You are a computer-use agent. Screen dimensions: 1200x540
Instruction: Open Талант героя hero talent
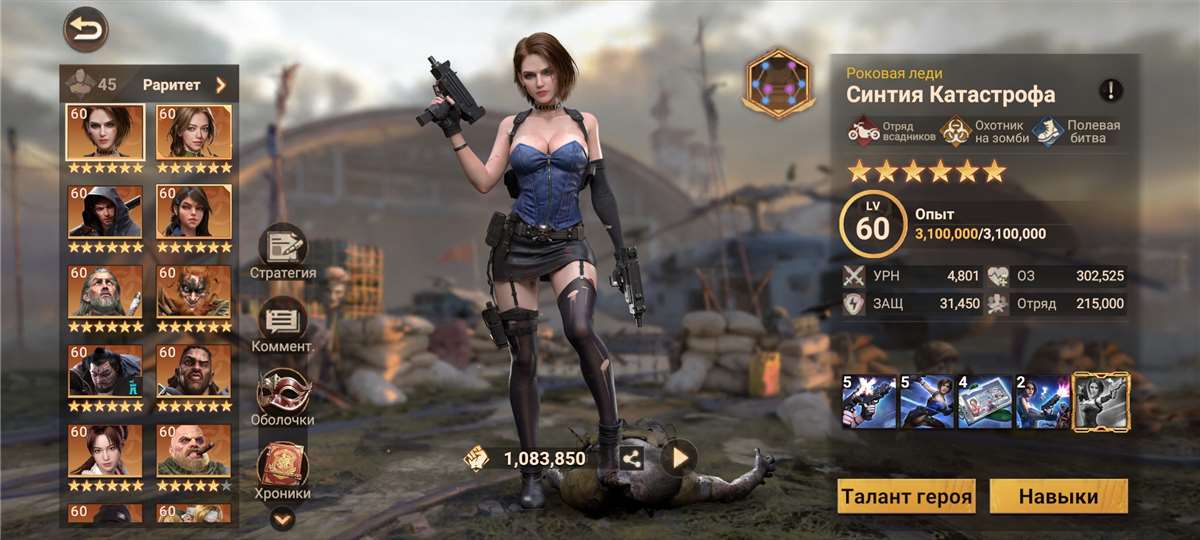pos(906,496)
